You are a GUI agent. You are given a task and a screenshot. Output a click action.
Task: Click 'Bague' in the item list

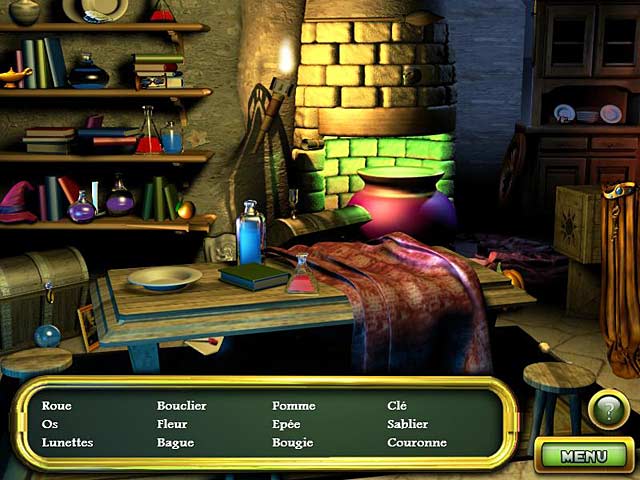click(x=175, y=442)
